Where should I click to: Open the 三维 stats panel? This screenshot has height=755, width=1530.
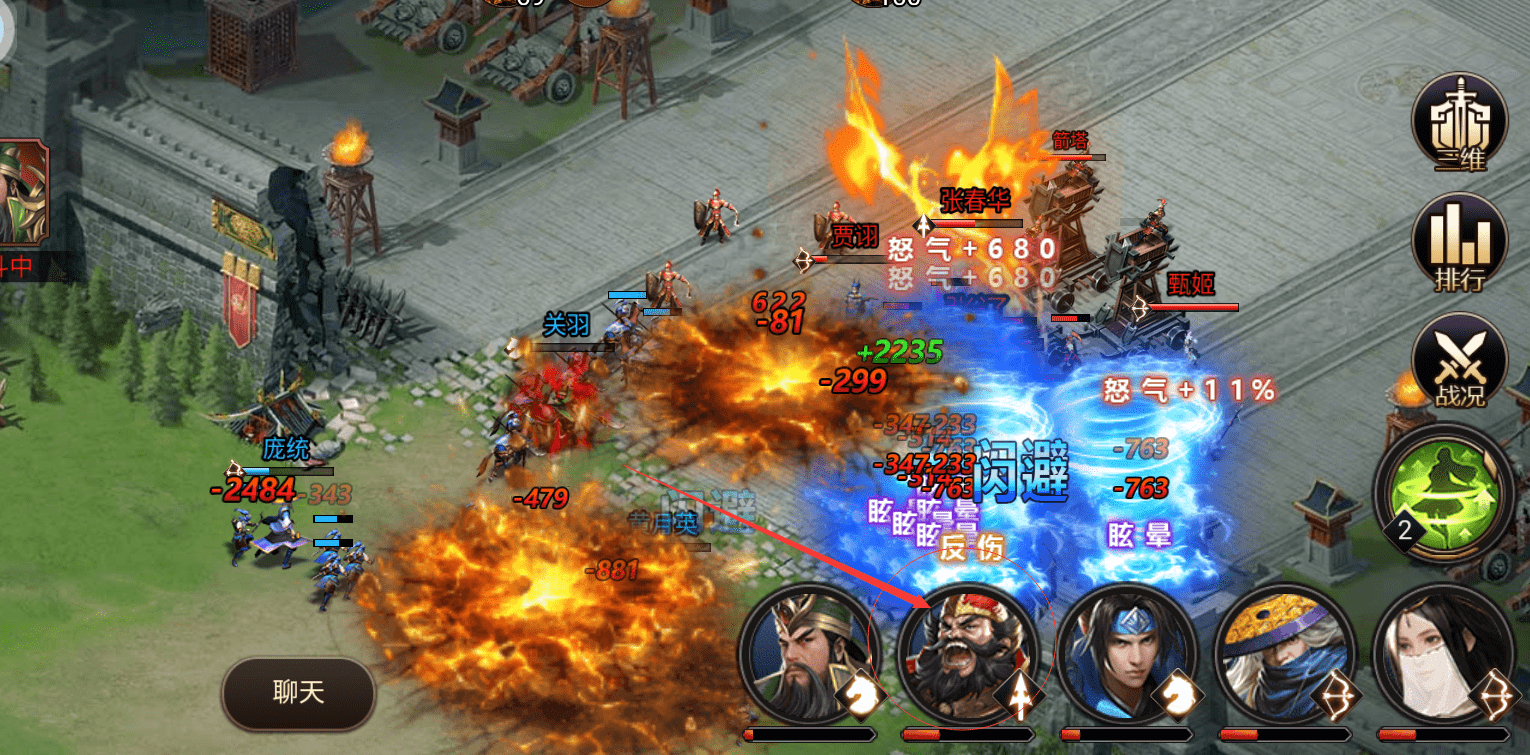coord(1459,123)
